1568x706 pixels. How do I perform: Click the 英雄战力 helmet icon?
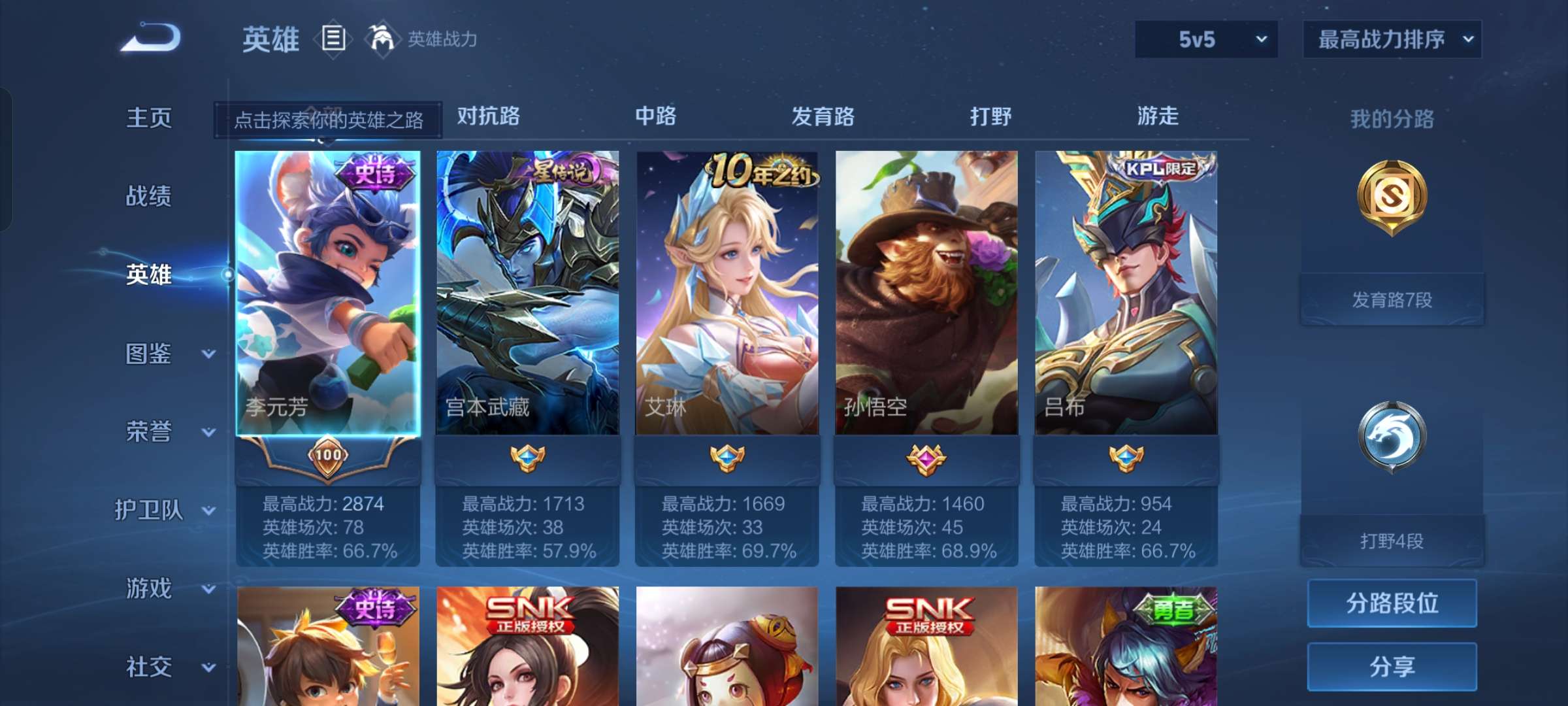382,38
